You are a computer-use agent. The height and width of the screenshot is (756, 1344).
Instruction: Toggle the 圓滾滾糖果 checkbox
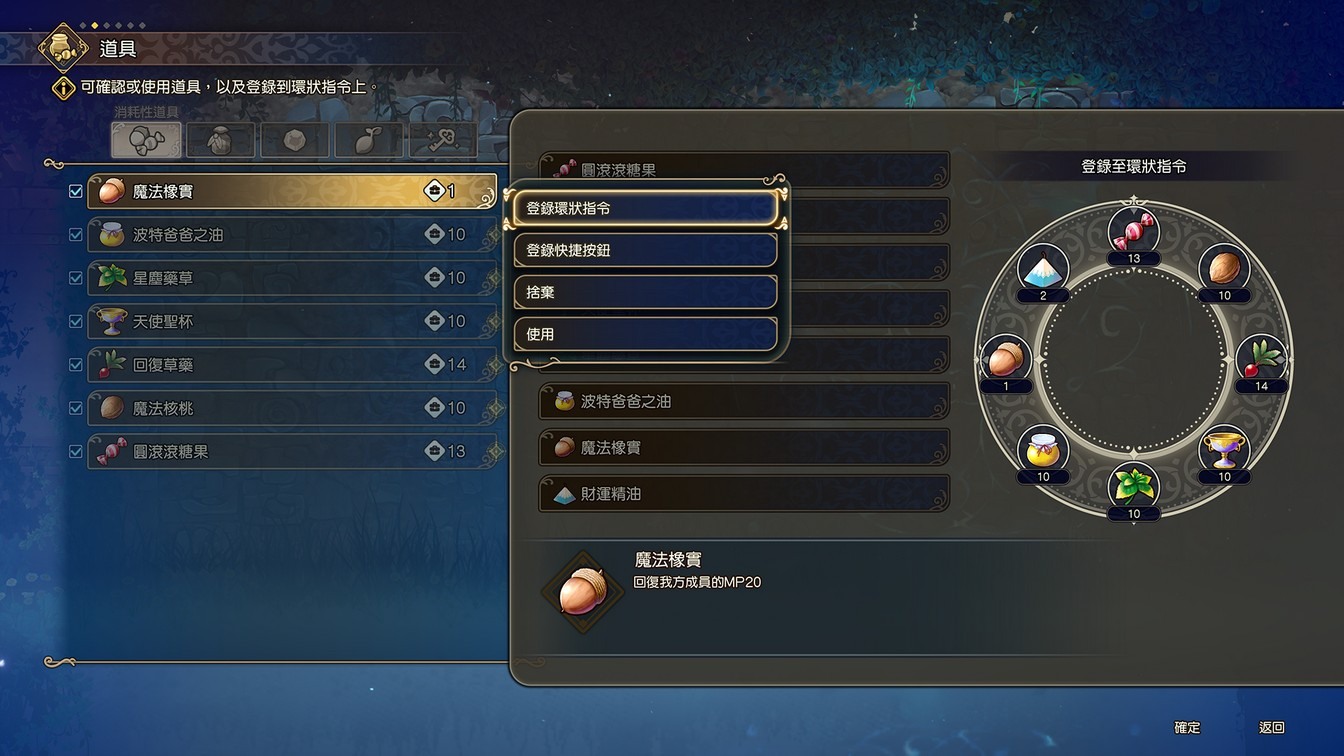point(75,451)
